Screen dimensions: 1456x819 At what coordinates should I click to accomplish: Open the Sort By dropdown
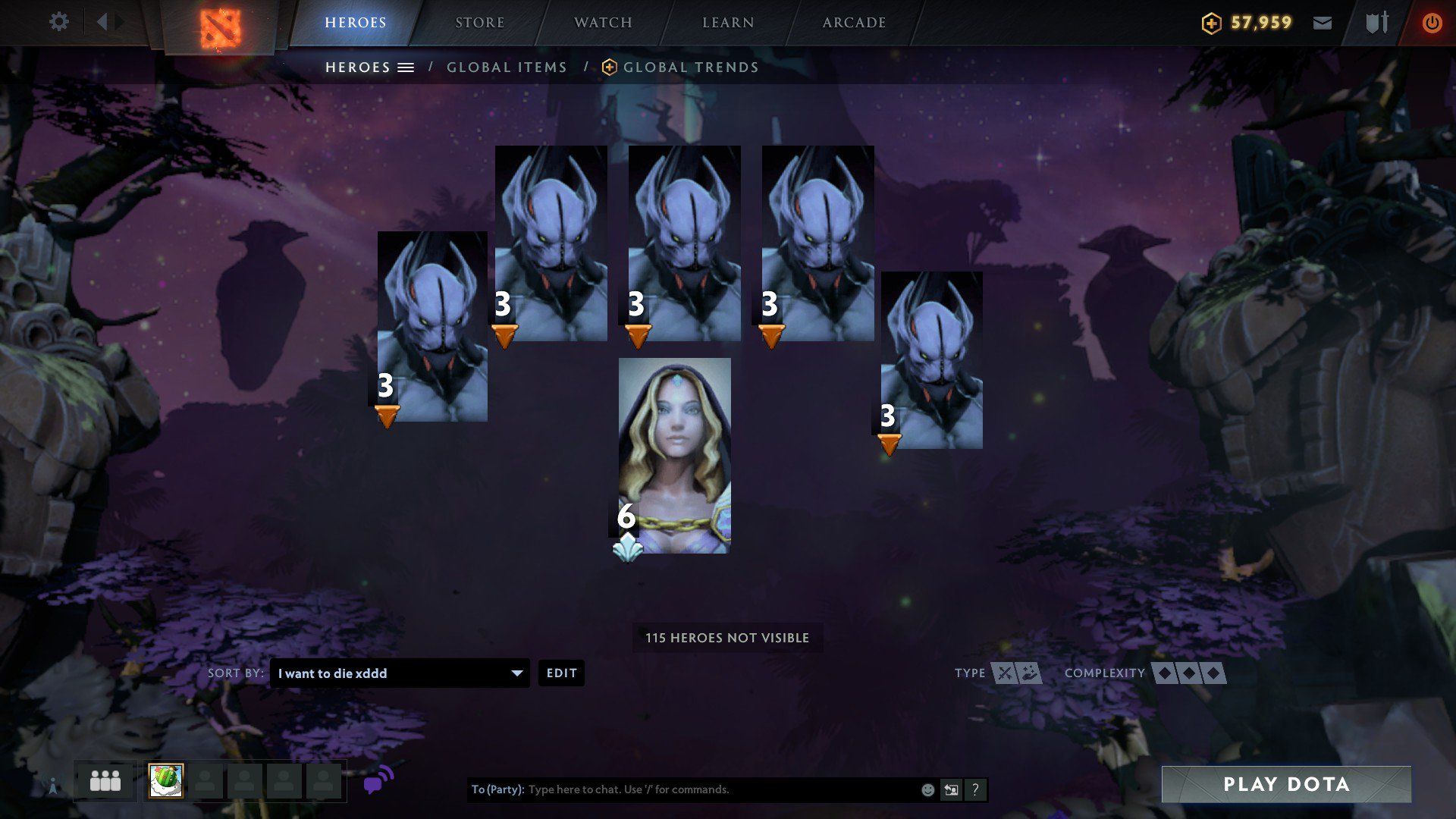pyautogui.click(x=400, y=673)
